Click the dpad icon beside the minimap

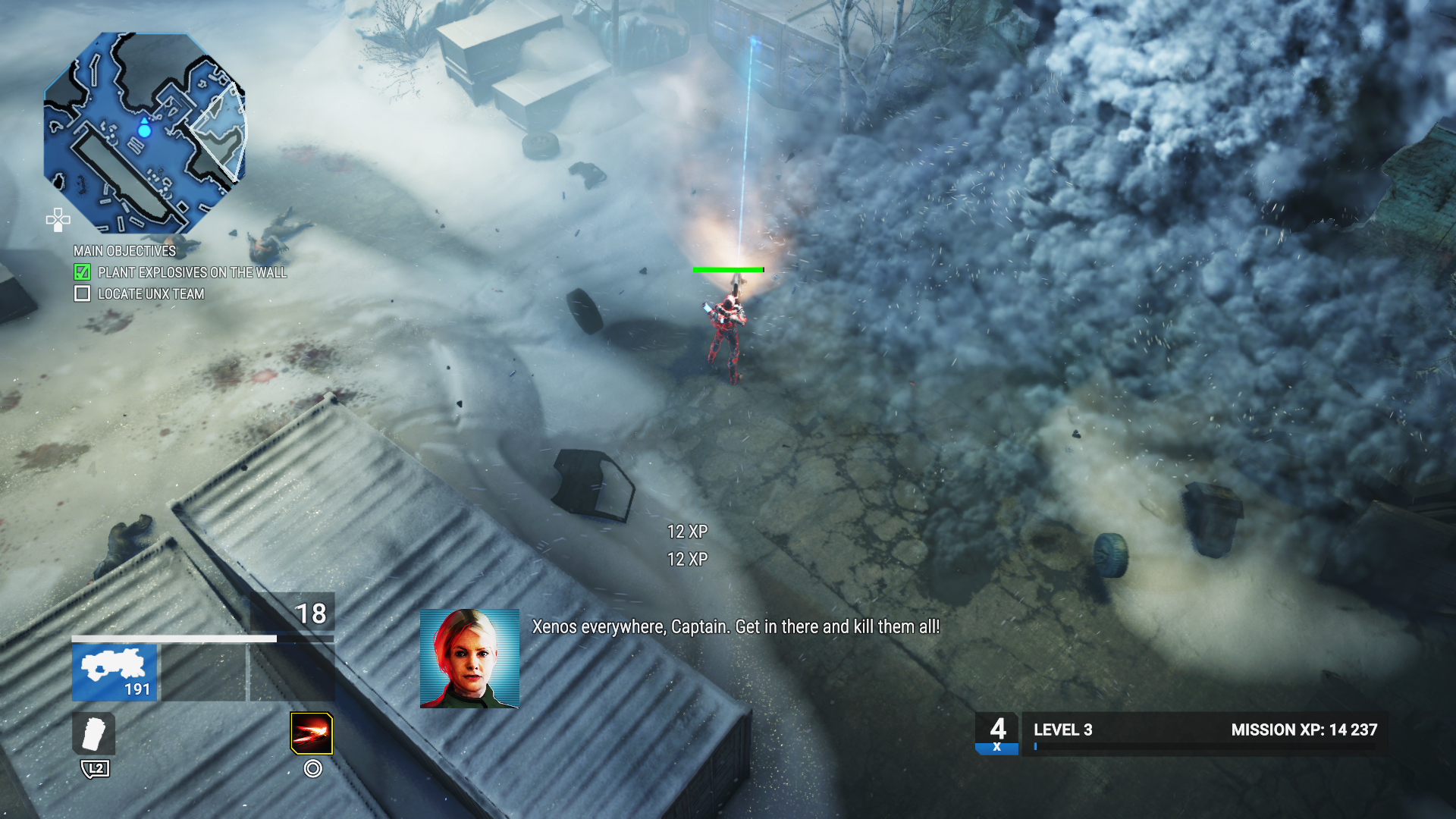(x=58, y=220)
